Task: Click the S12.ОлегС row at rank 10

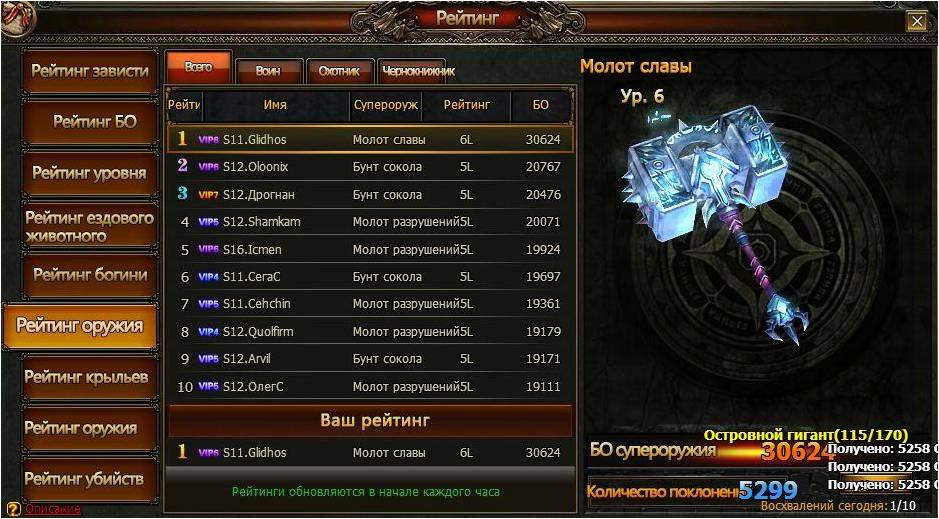Action: [x=370, y=386]
